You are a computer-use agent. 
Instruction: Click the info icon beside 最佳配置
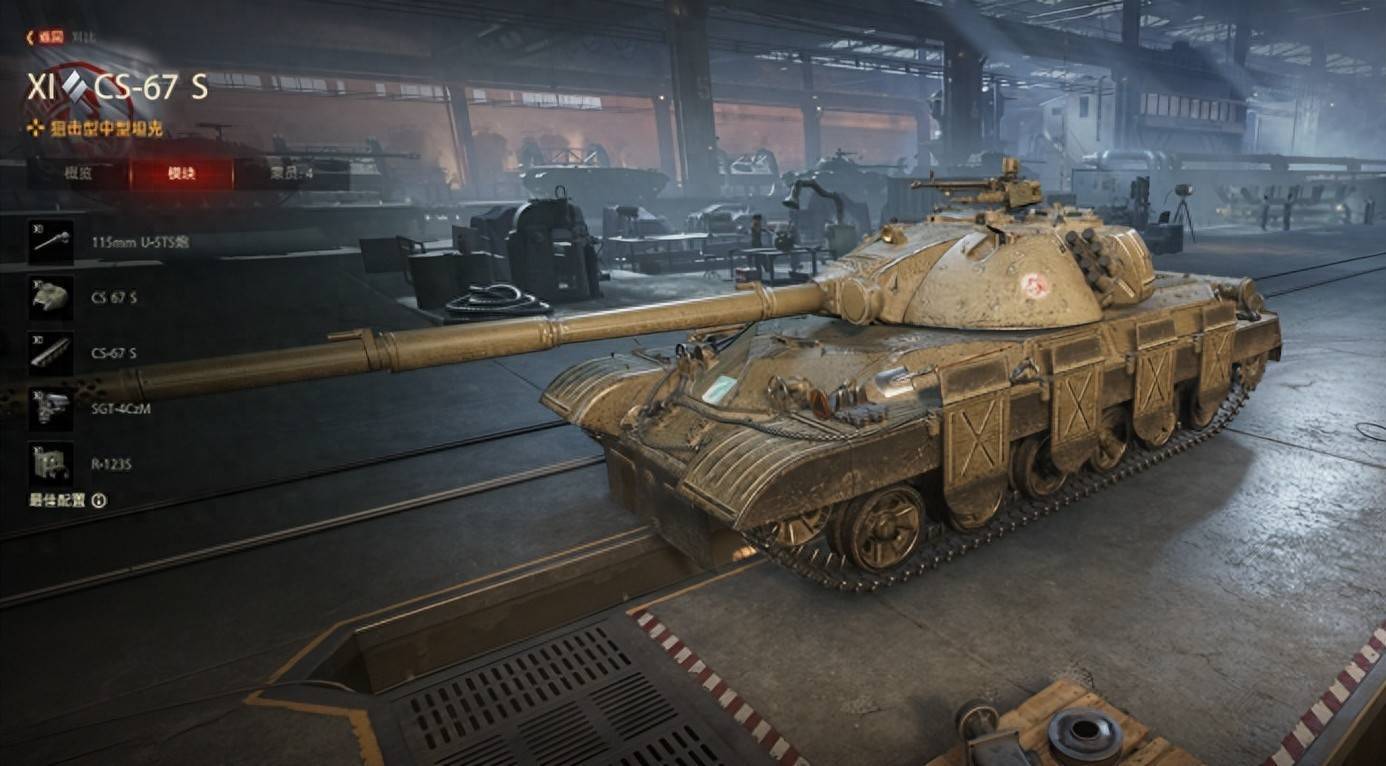[99, 500]
